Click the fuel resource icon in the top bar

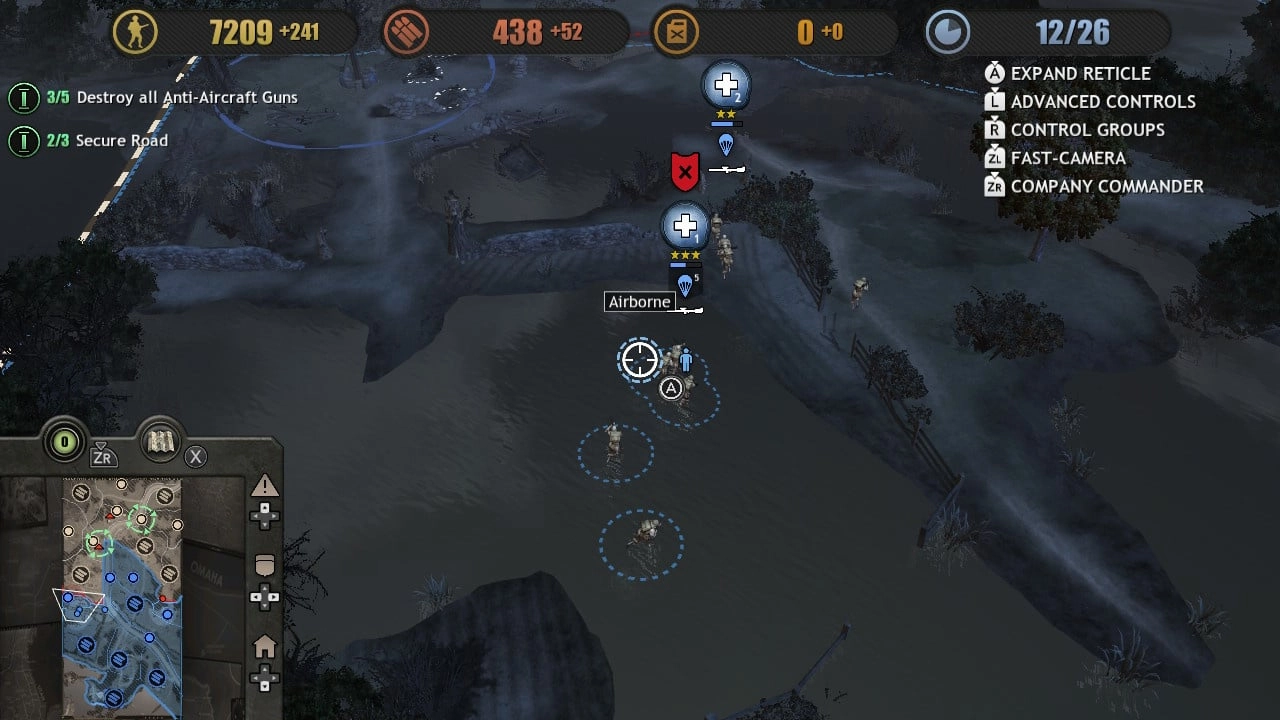click(x=678, y=30)
